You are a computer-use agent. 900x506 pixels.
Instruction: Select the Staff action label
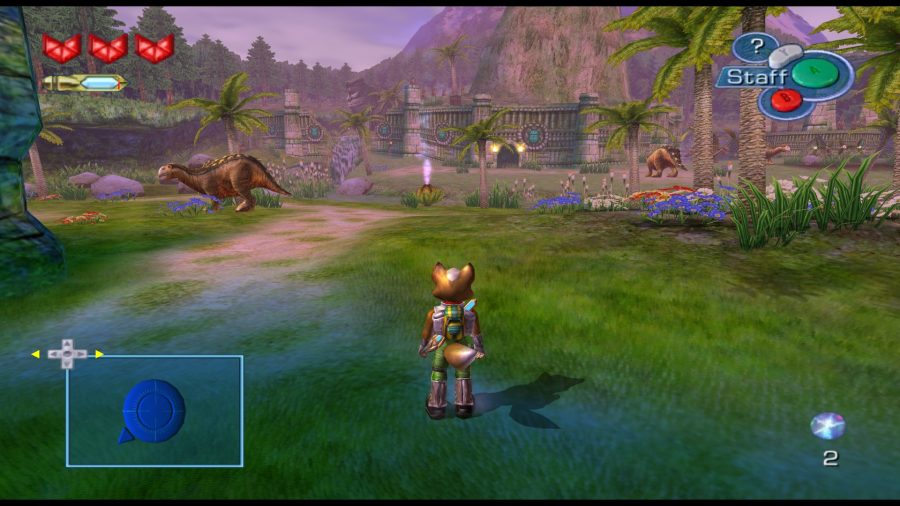click(751, 76)
